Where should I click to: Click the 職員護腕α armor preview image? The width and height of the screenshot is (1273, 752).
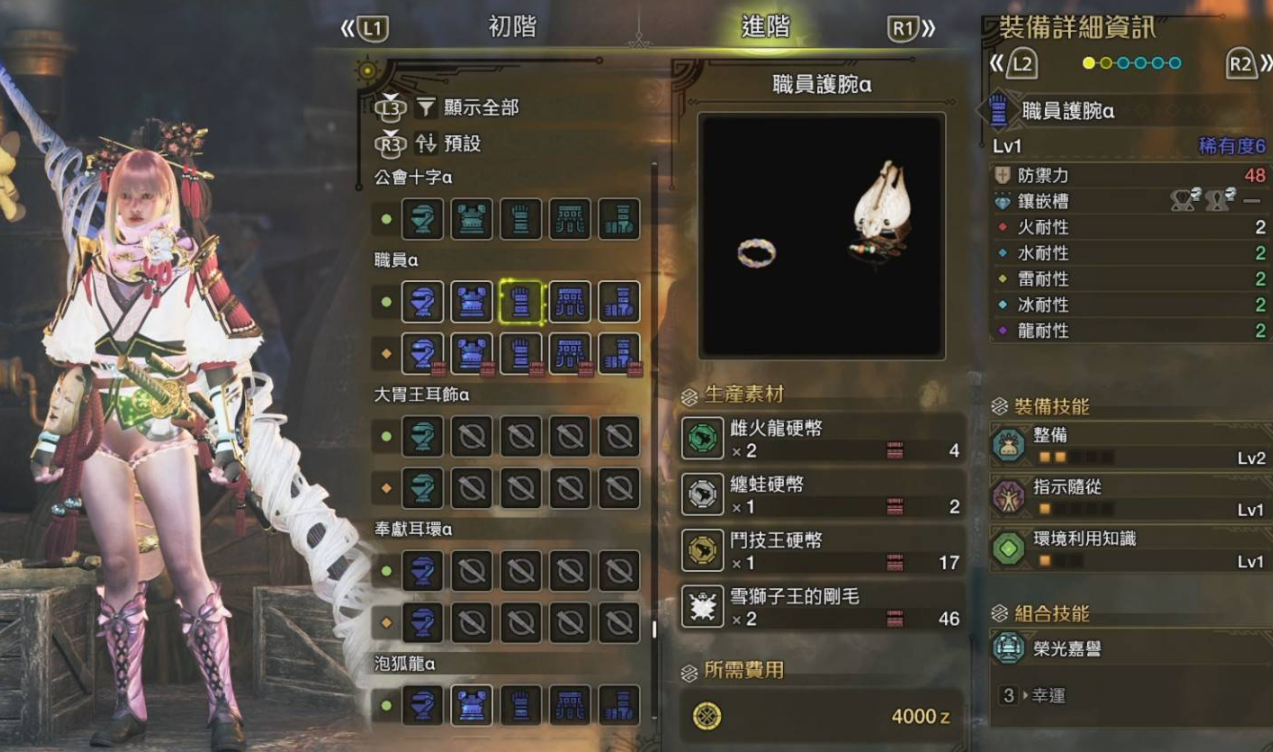click(x=821, y=236)
